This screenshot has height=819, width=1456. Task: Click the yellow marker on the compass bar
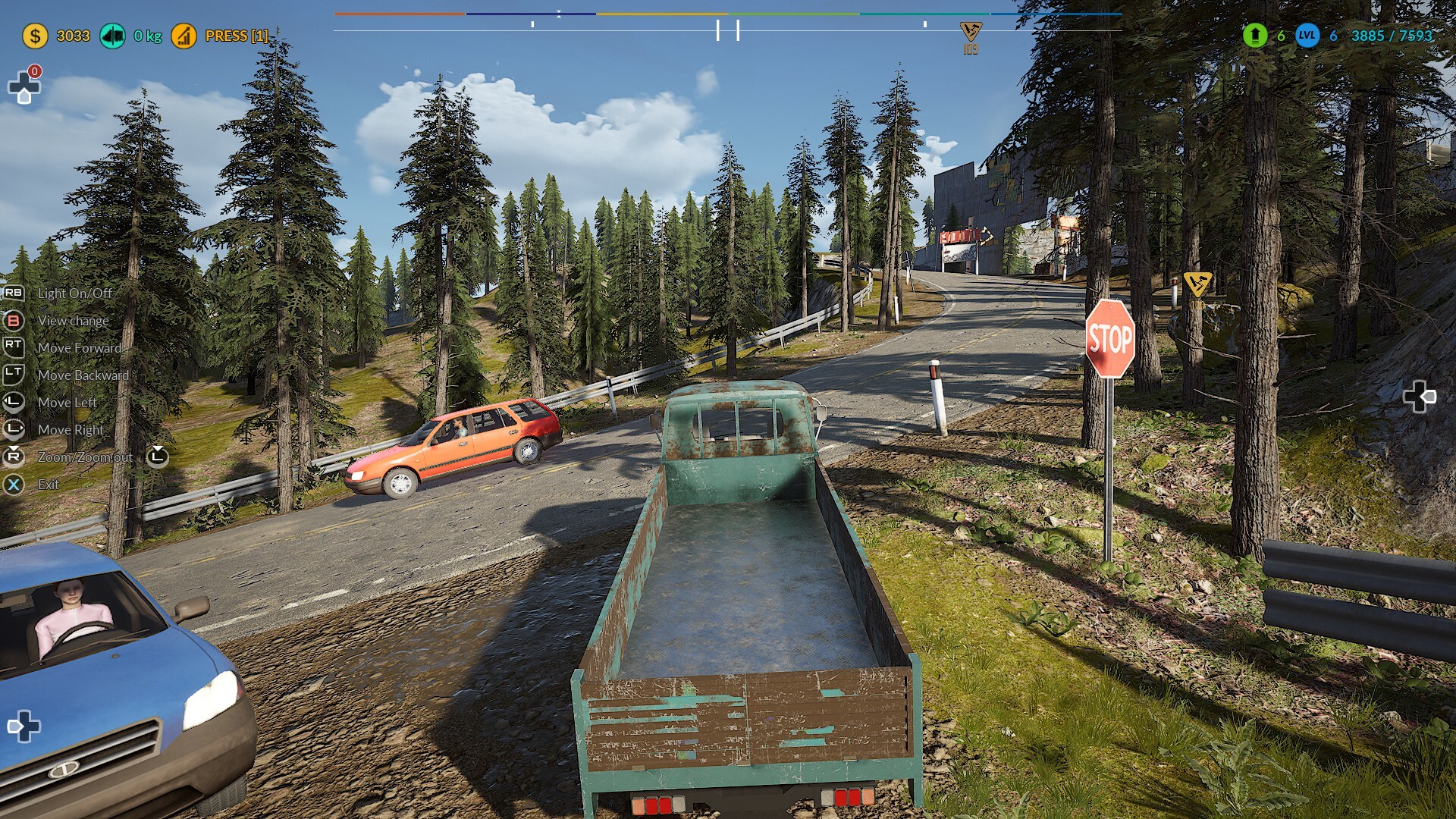tap(971, 32)
